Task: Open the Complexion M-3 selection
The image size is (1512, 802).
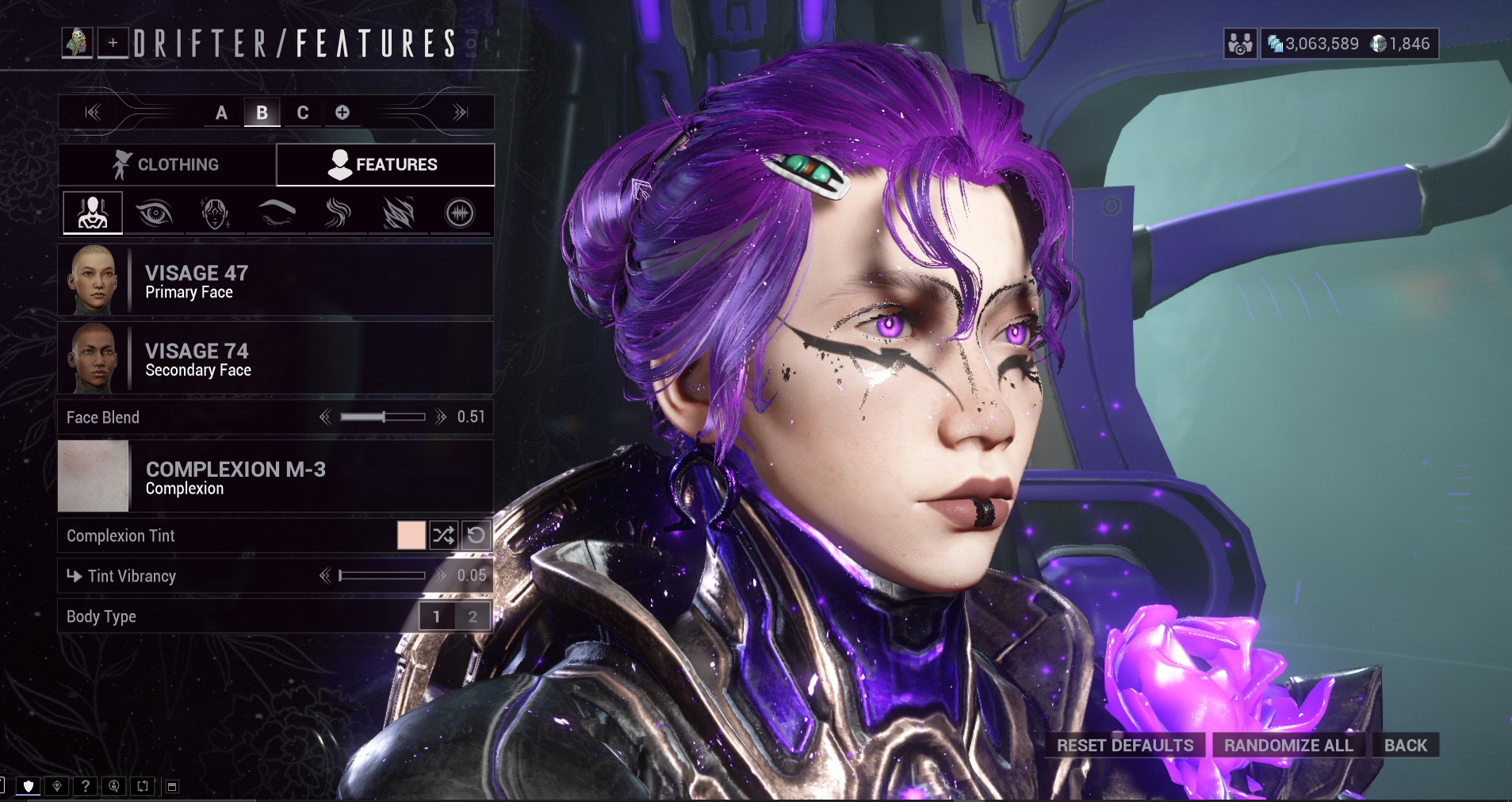Action: click(275, 477)
